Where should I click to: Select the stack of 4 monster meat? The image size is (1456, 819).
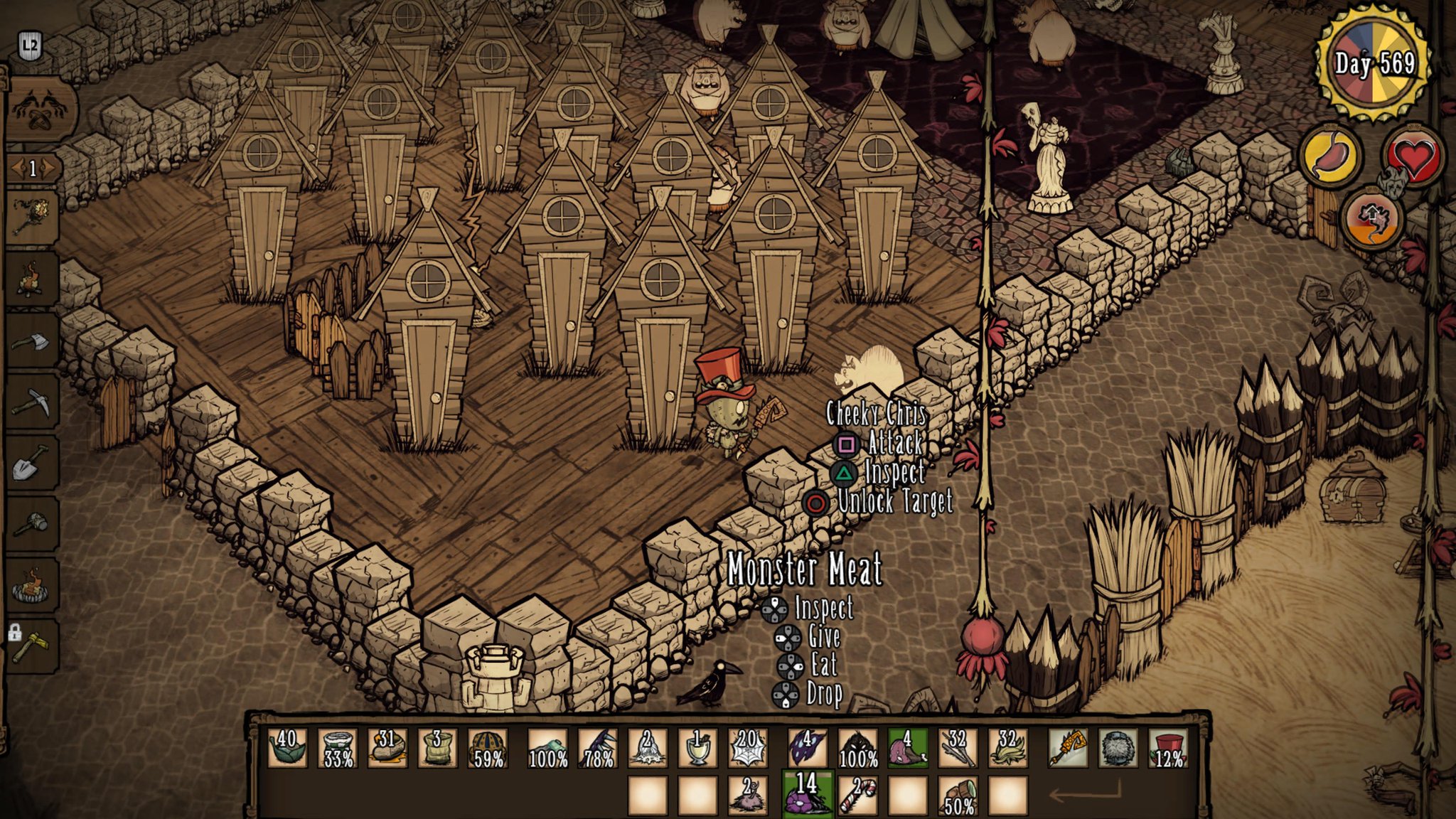point(908,749)
